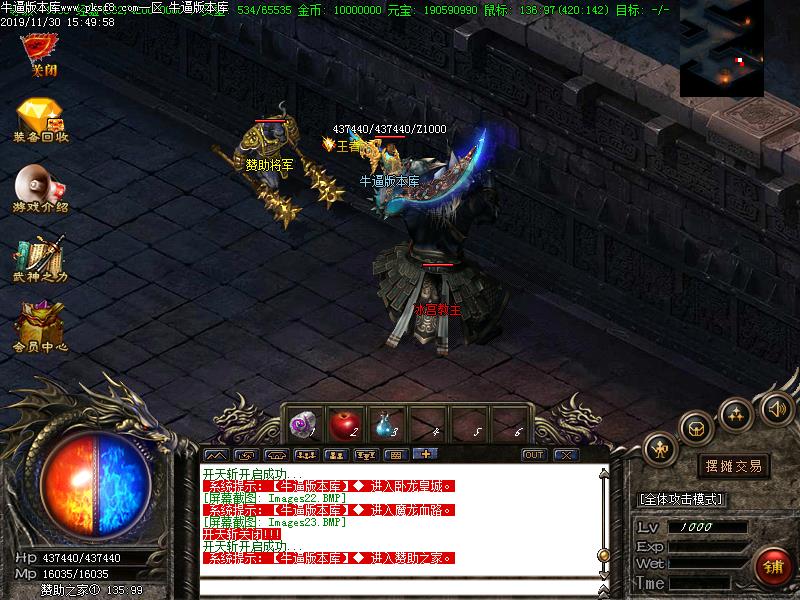Click the OUT button above the chat
Viewport: 800px width, 600px height.
[x=534, y=455]
